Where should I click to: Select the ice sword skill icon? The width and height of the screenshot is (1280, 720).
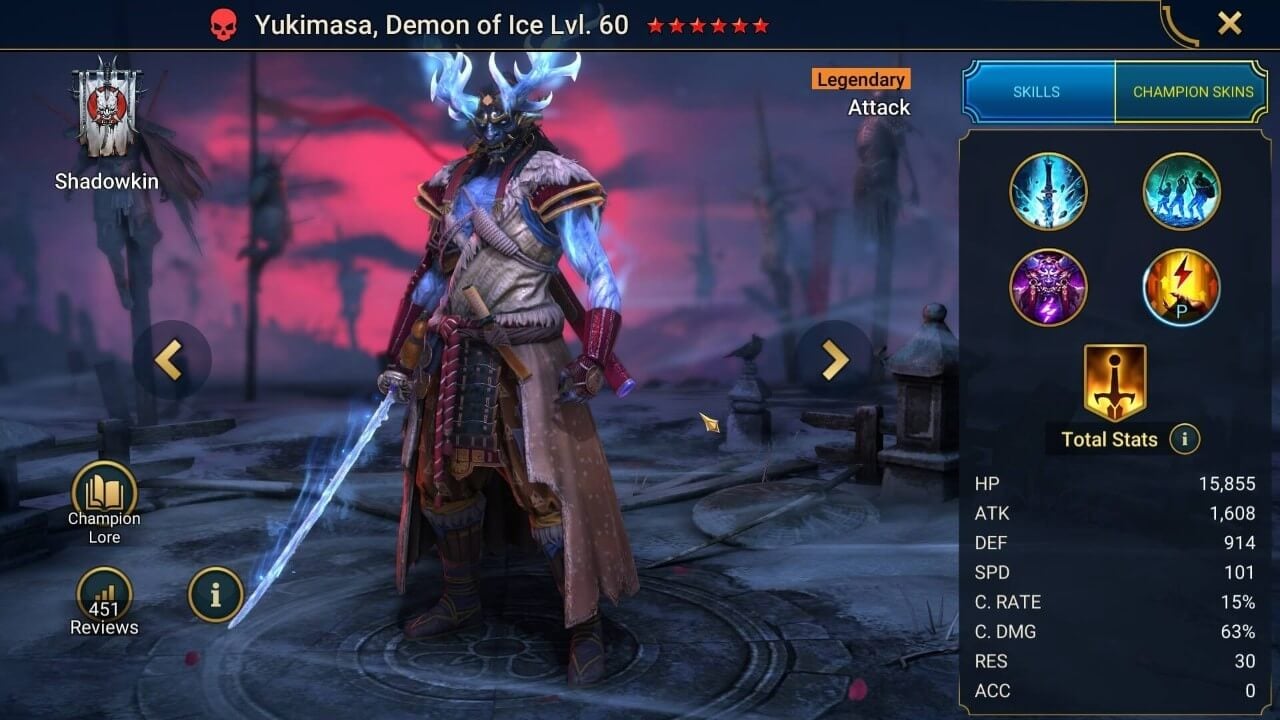tap(1048, 191)
